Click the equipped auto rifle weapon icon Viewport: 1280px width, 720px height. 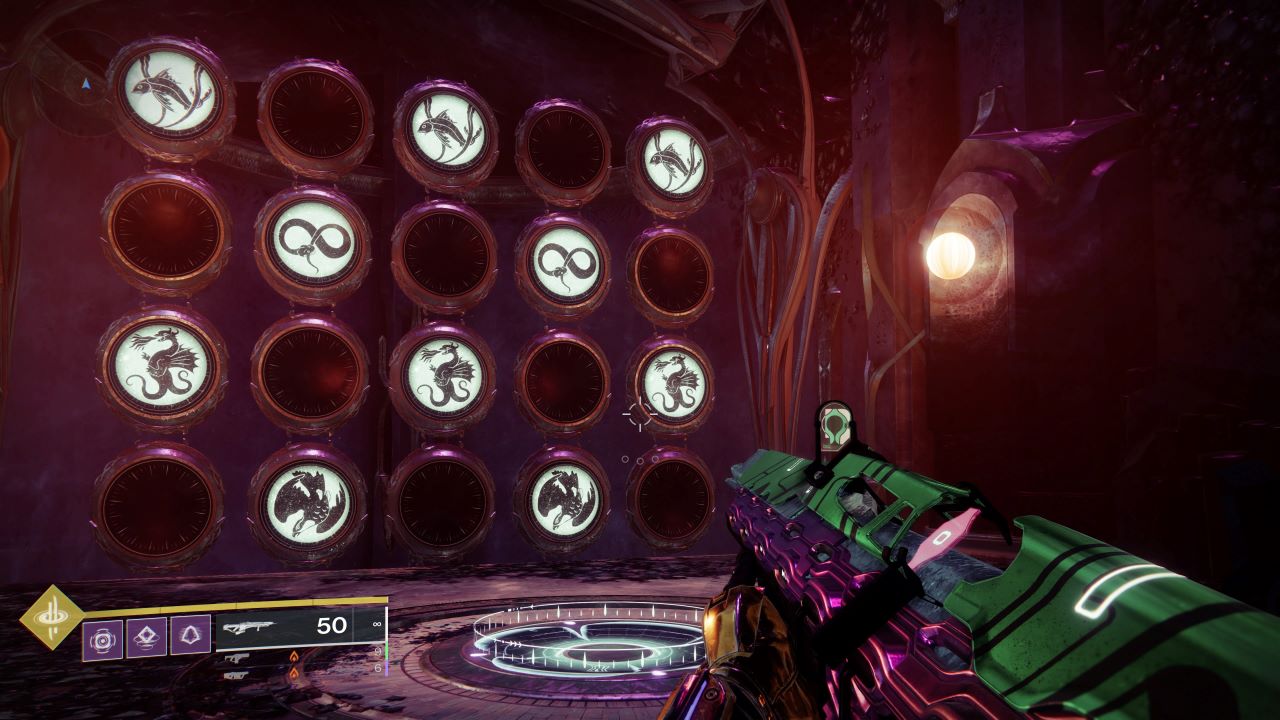pyautogui.click(x=250, y=626)
